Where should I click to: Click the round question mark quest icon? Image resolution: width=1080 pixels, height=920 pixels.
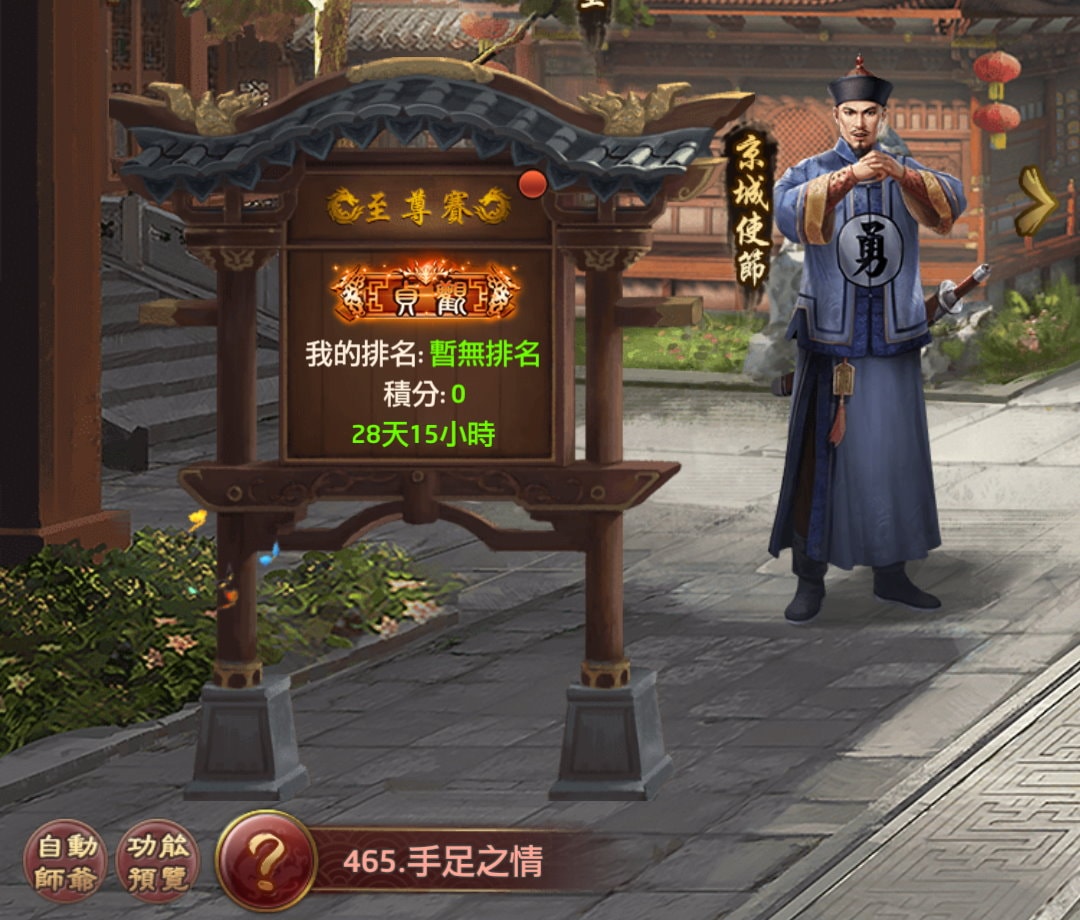[266, 860]
